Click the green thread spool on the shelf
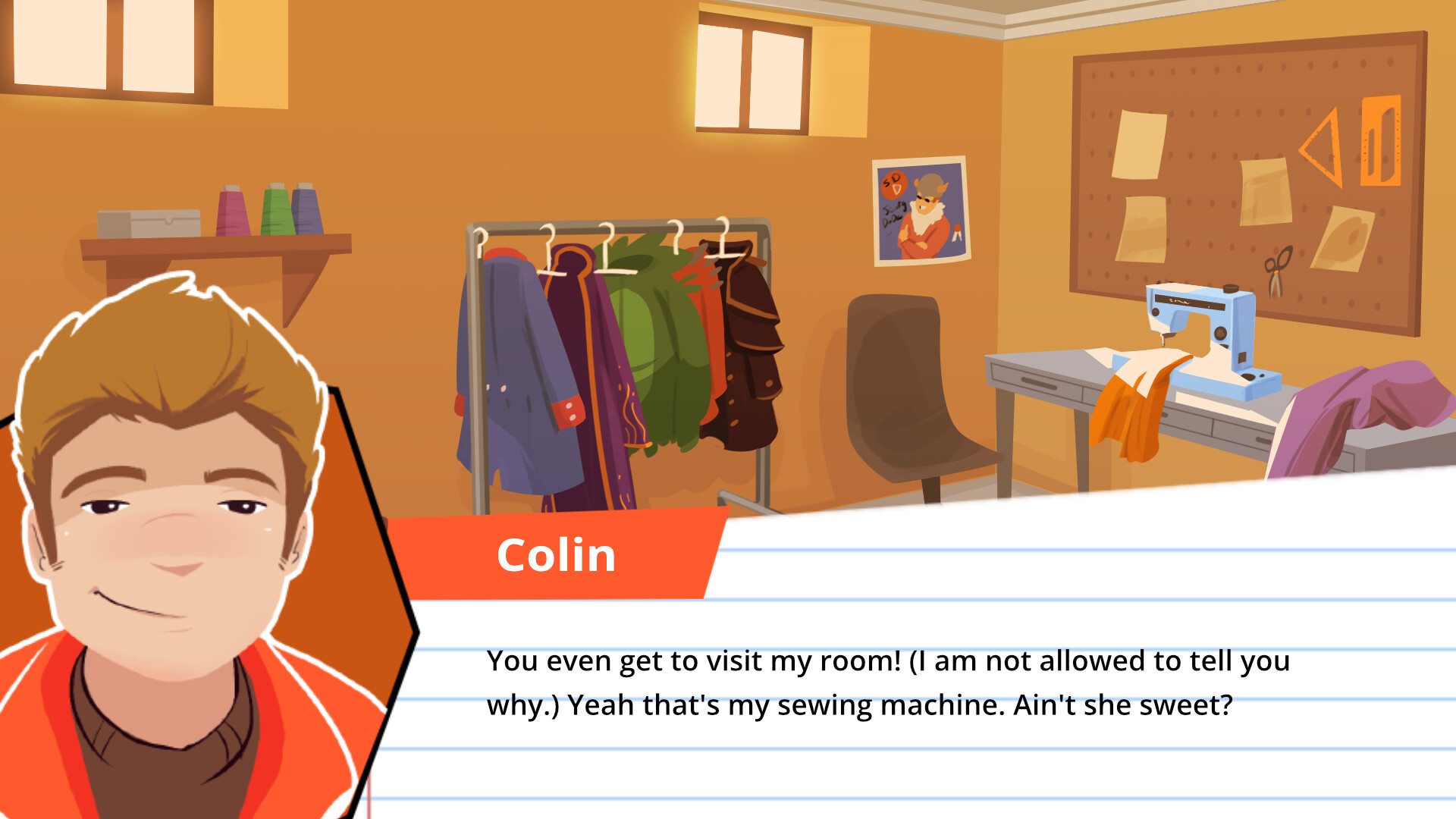The width and height of the screenshot is (1456, 819). 275,211
